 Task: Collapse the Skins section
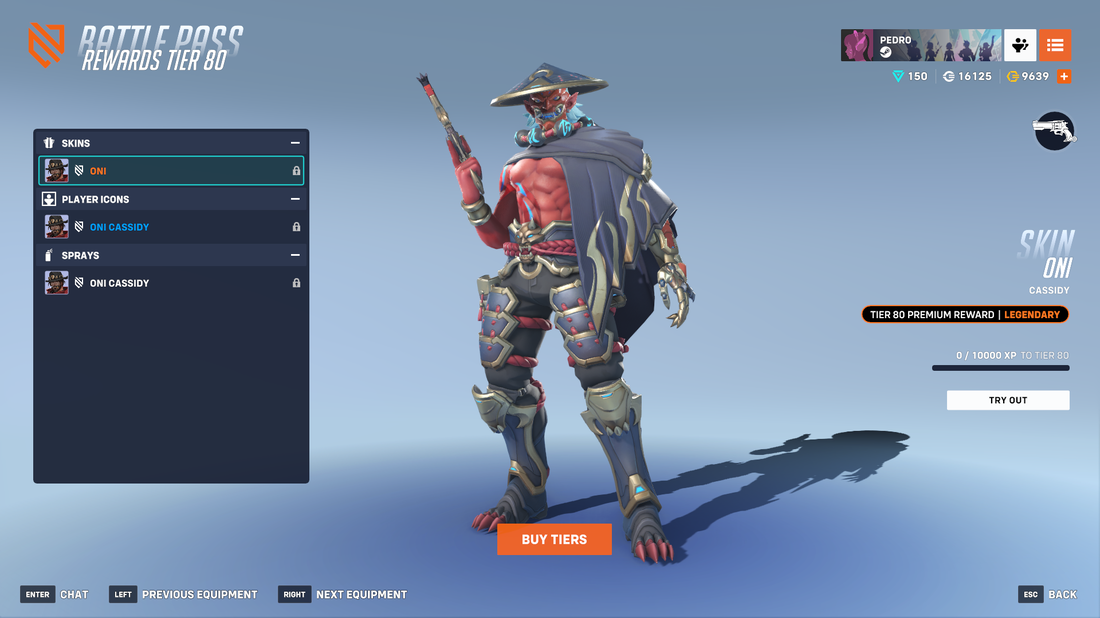[x=295, y=143]
